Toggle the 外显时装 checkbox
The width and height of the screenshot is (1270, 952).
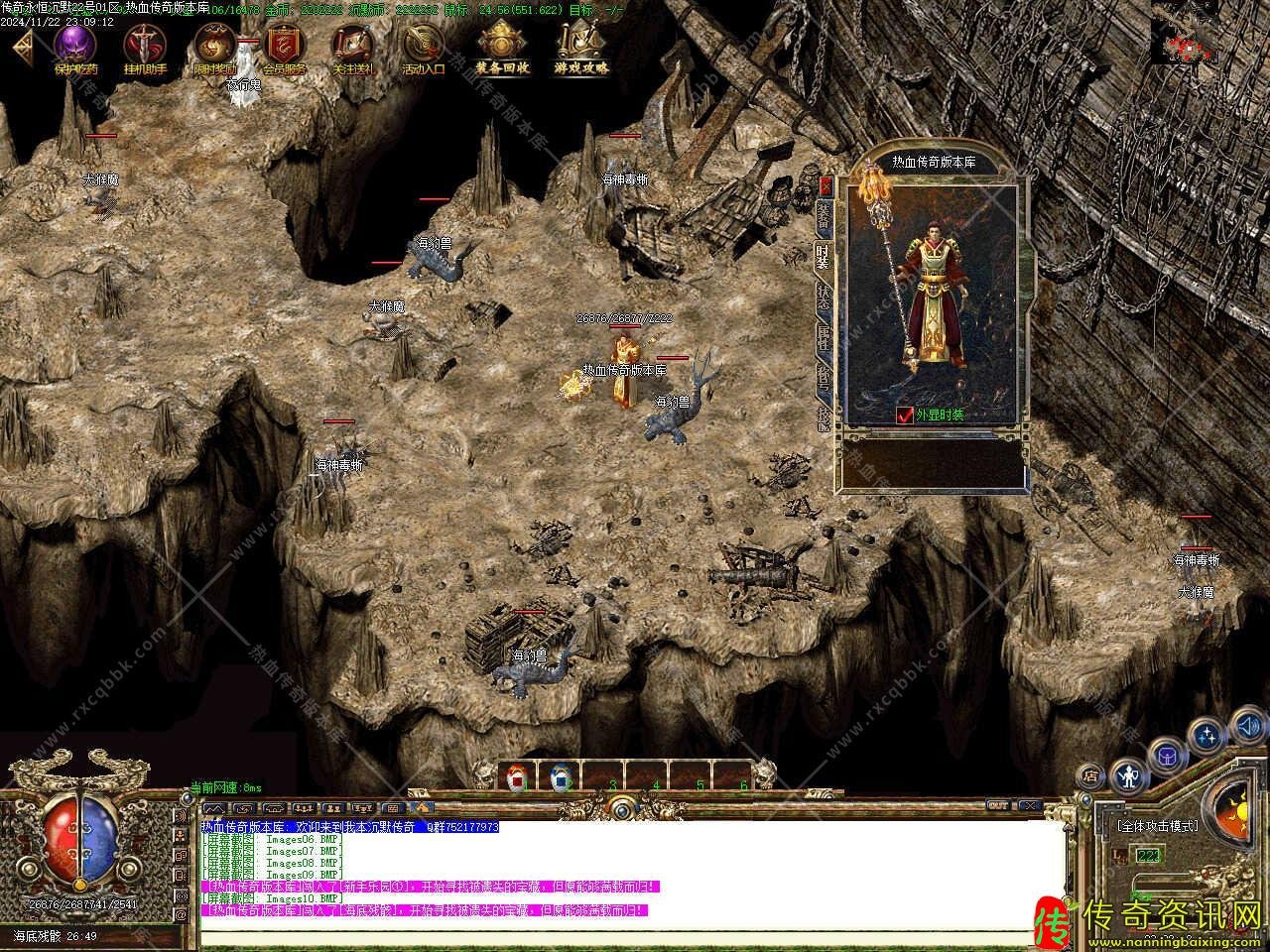pos(904,416)
